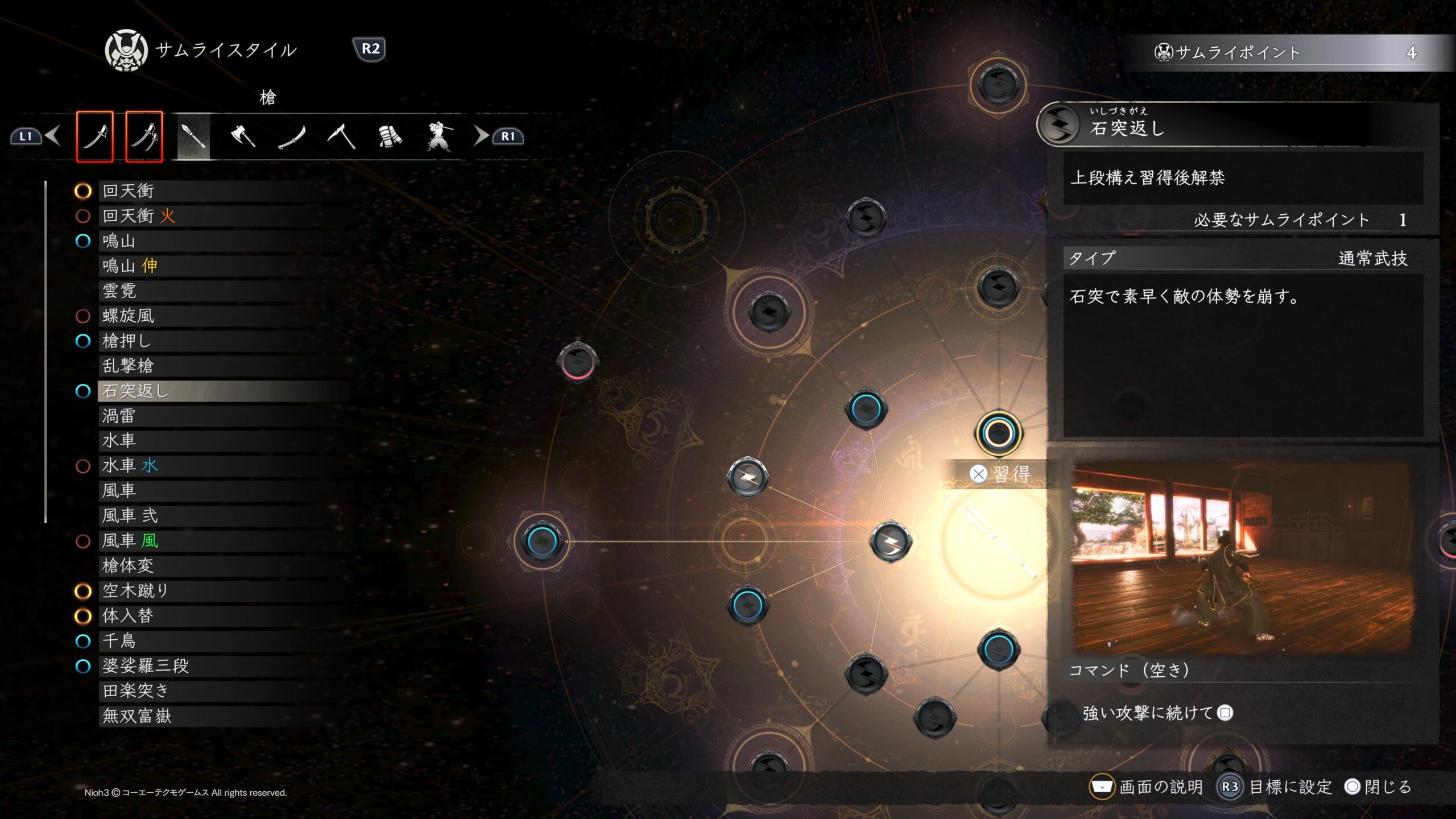Viewport: 1456px width, 819px height.
Task: Select the 無双富嶽 skill entry
Action: 136,716
